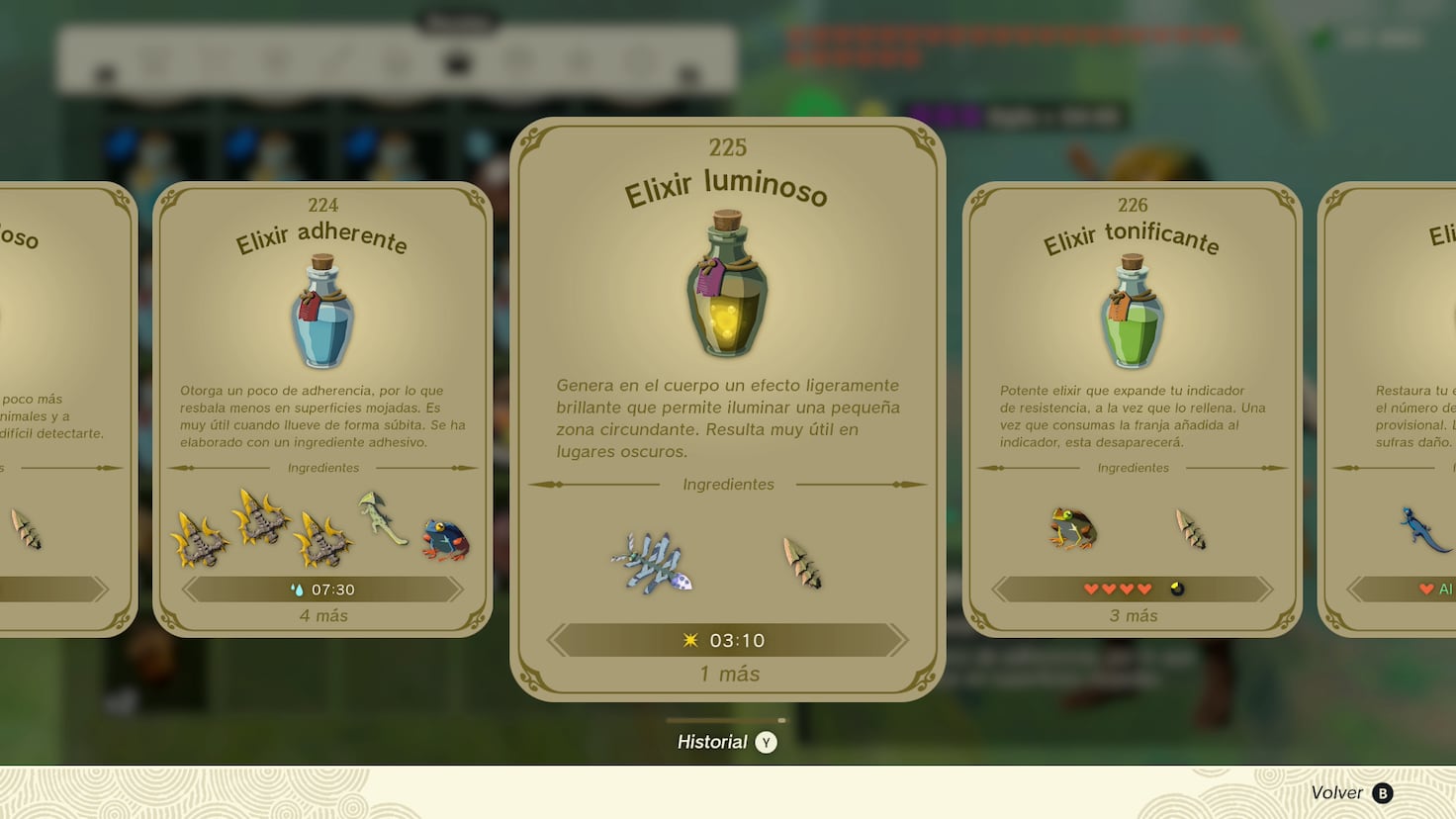Click the frog ingredient icon on Elixir tonificante
The height and width of the screenshot is (819, 1456).
[1073, 529]
